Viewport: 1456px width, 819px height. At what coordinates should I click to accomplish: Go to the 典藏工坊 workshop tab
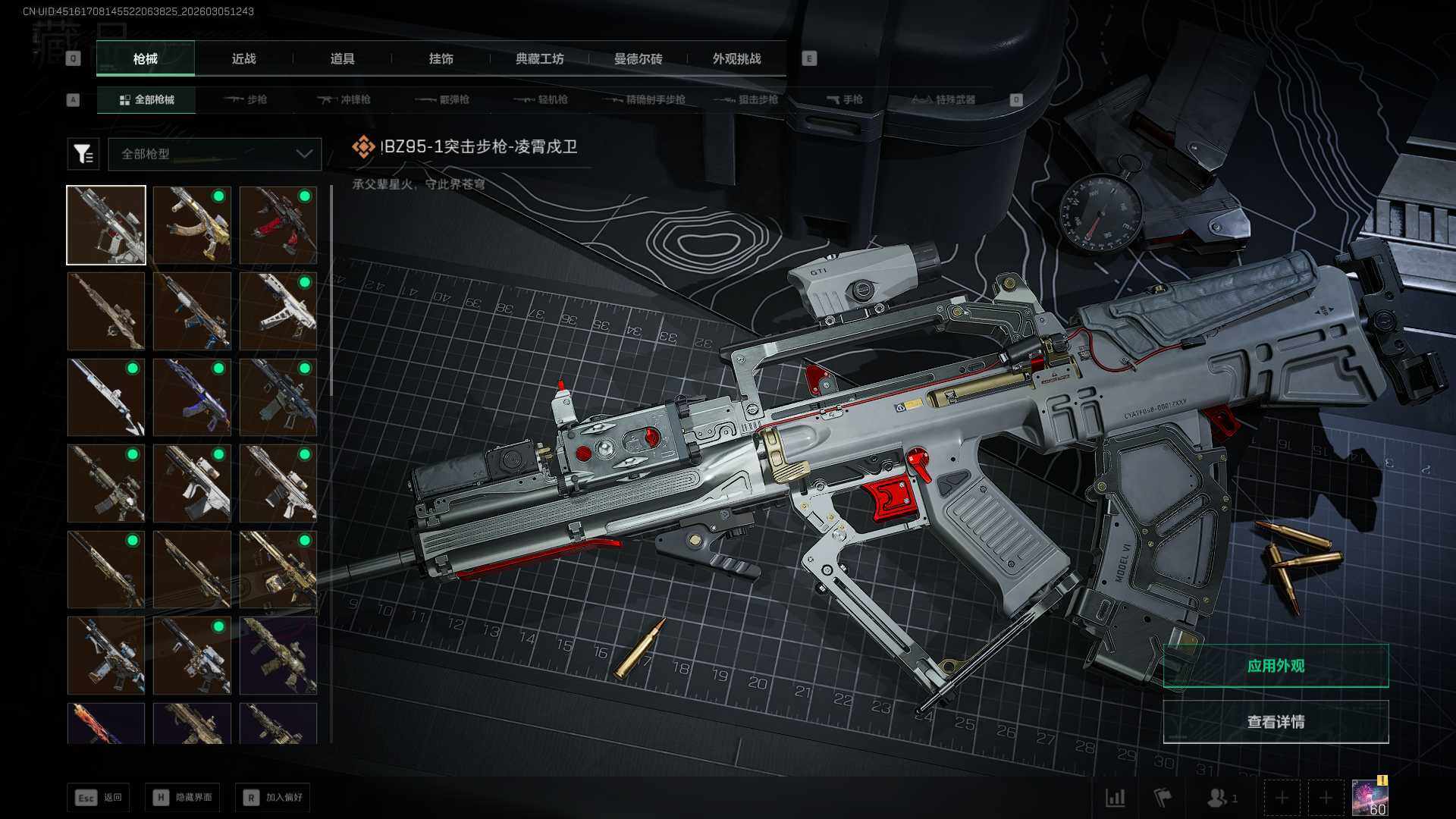539,58
